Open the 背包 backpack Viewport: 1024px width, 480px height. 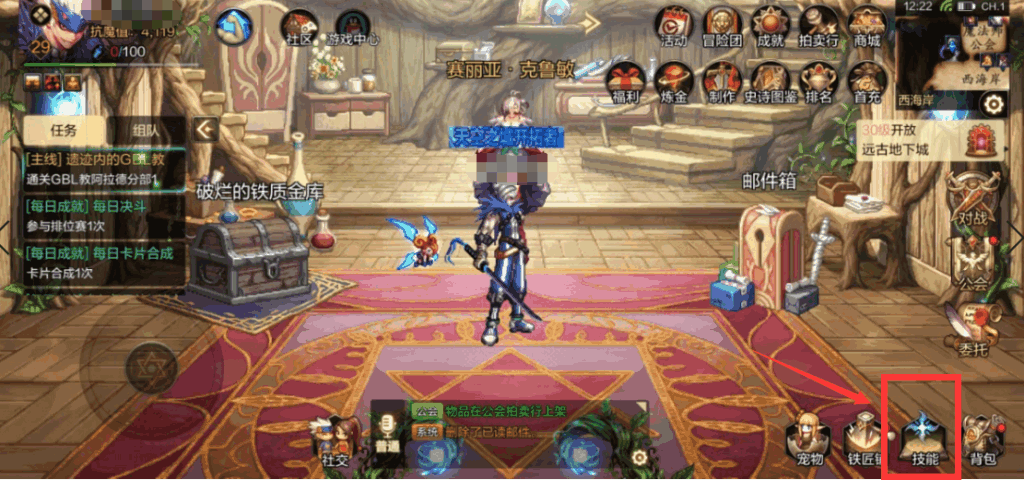pos(982,440)
